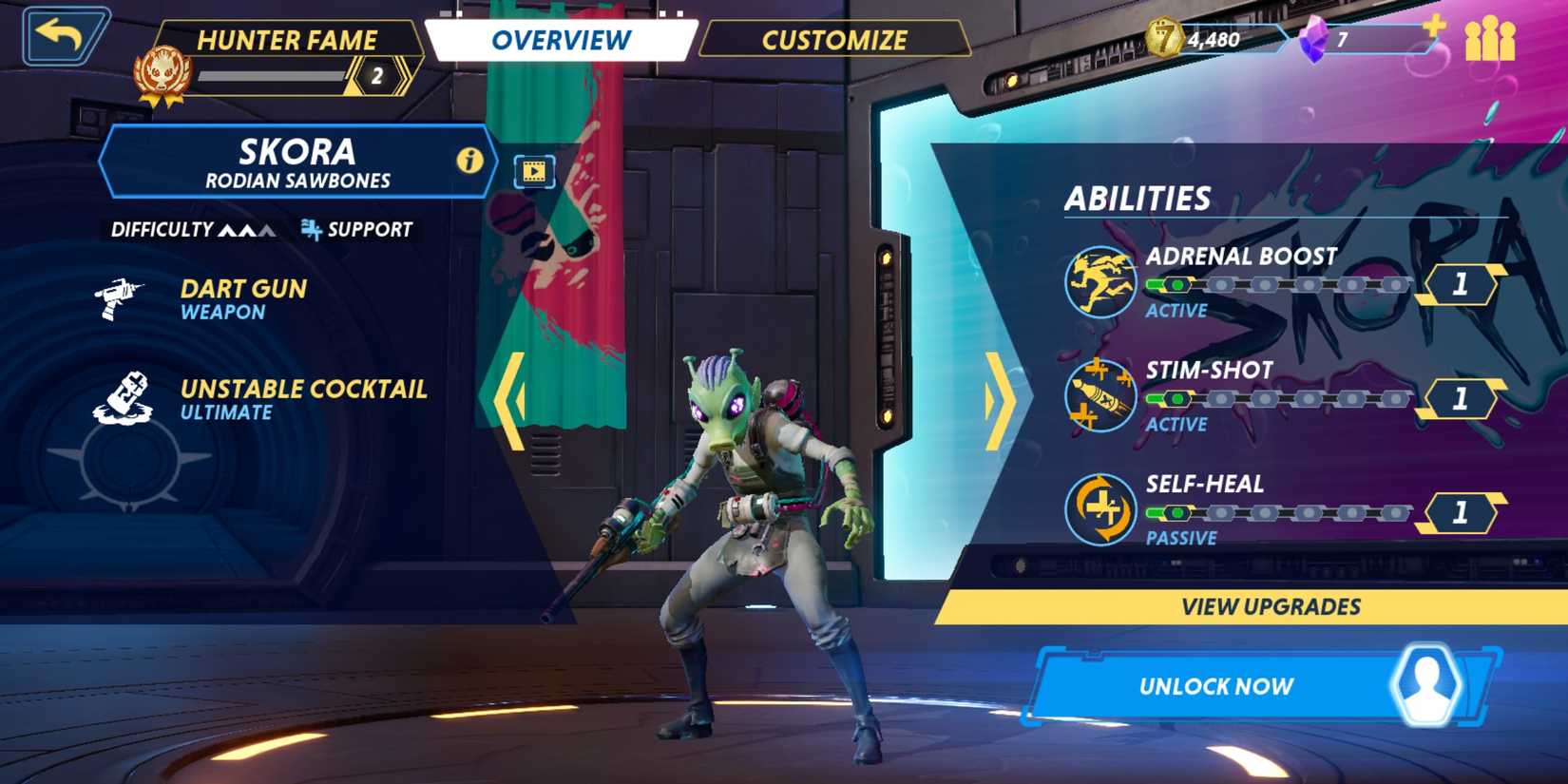Go back with the return arrow
This screenshot has width=1568, height=784.
[x=63, y=36]
